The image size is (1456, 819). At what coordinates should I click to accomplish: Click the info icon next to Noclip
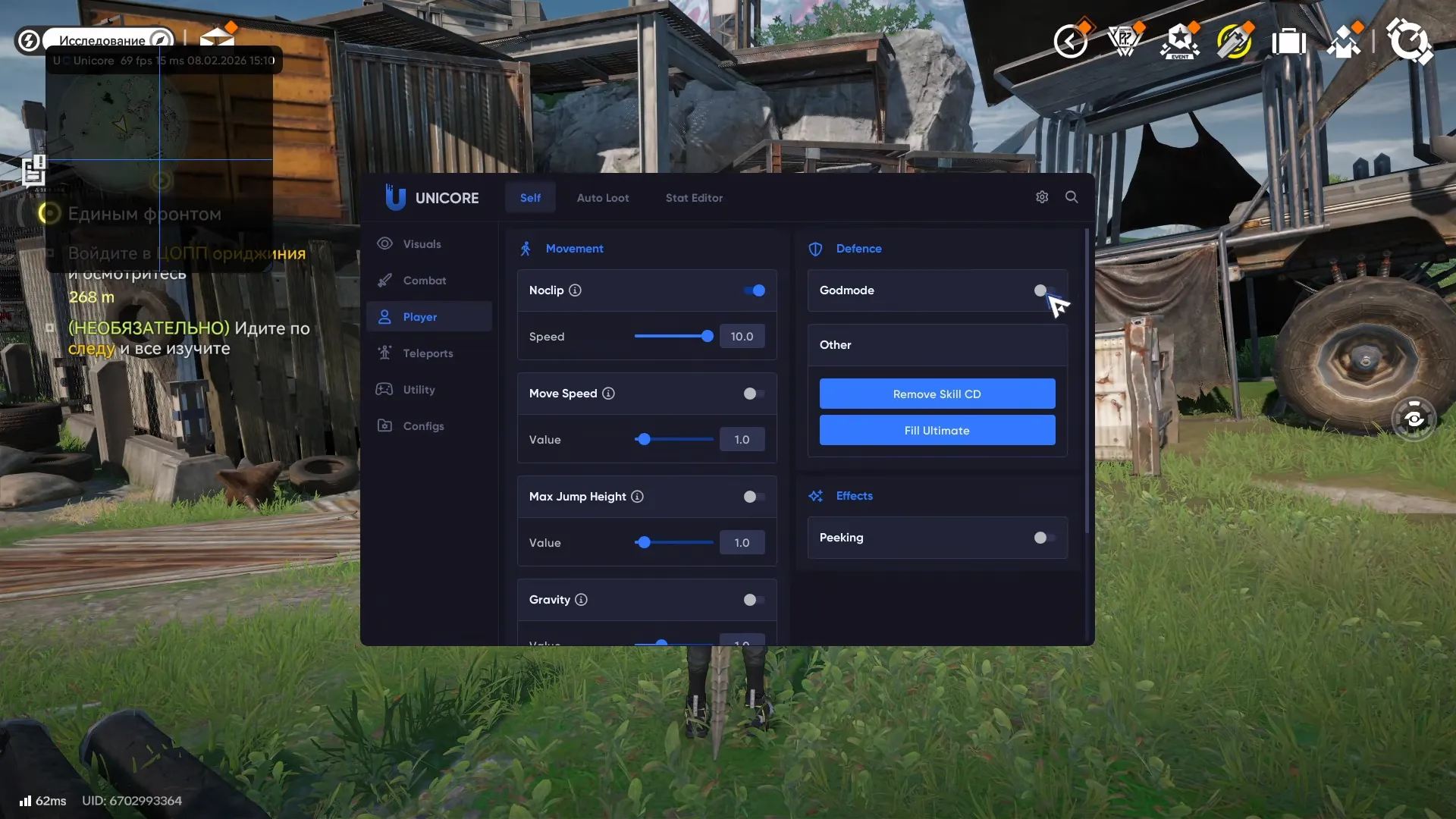576,290
